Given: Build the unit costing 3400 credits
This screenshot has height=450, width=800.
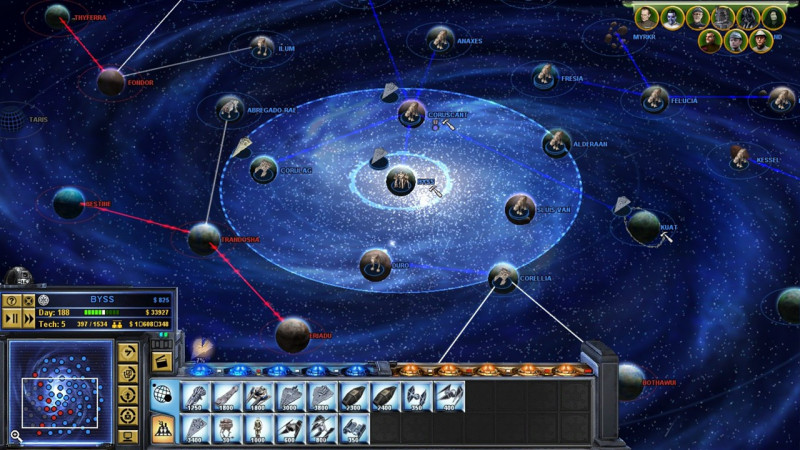Looking at the screenshot, I should point(196,429).
